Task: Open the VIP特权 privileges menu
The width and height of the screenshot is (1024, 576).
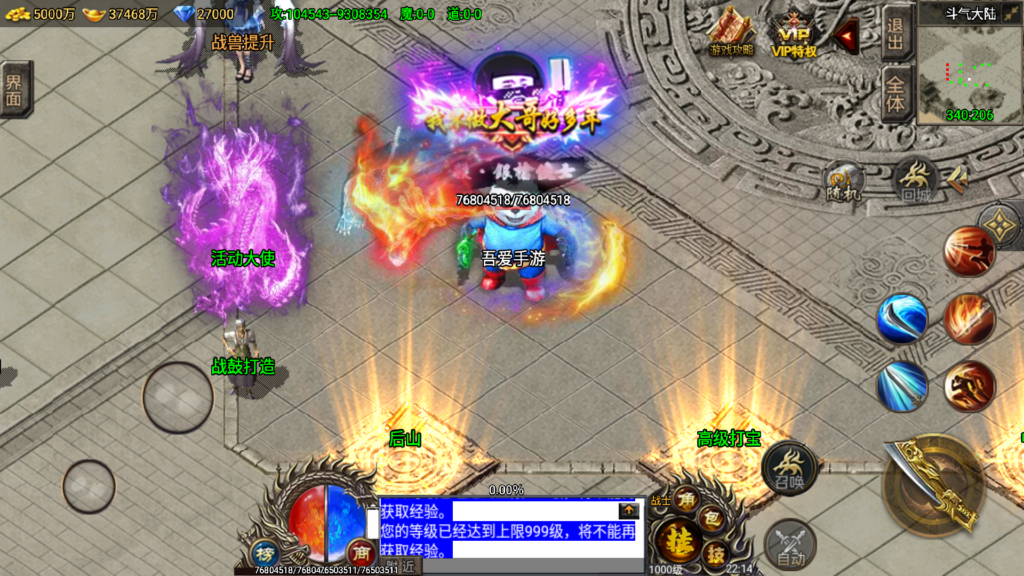Action: click(x=794, y=34)
